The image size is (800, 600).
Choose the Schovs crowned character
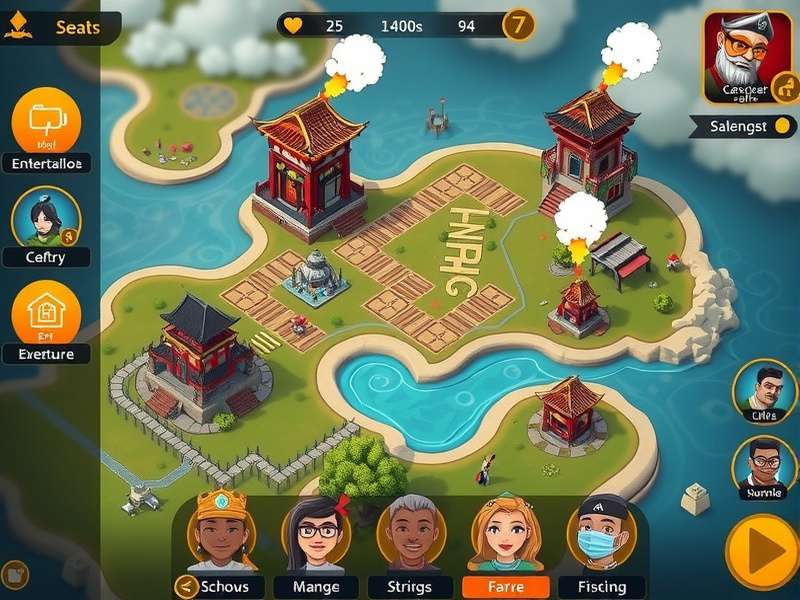pyautogui.click(x=220, y=532)
